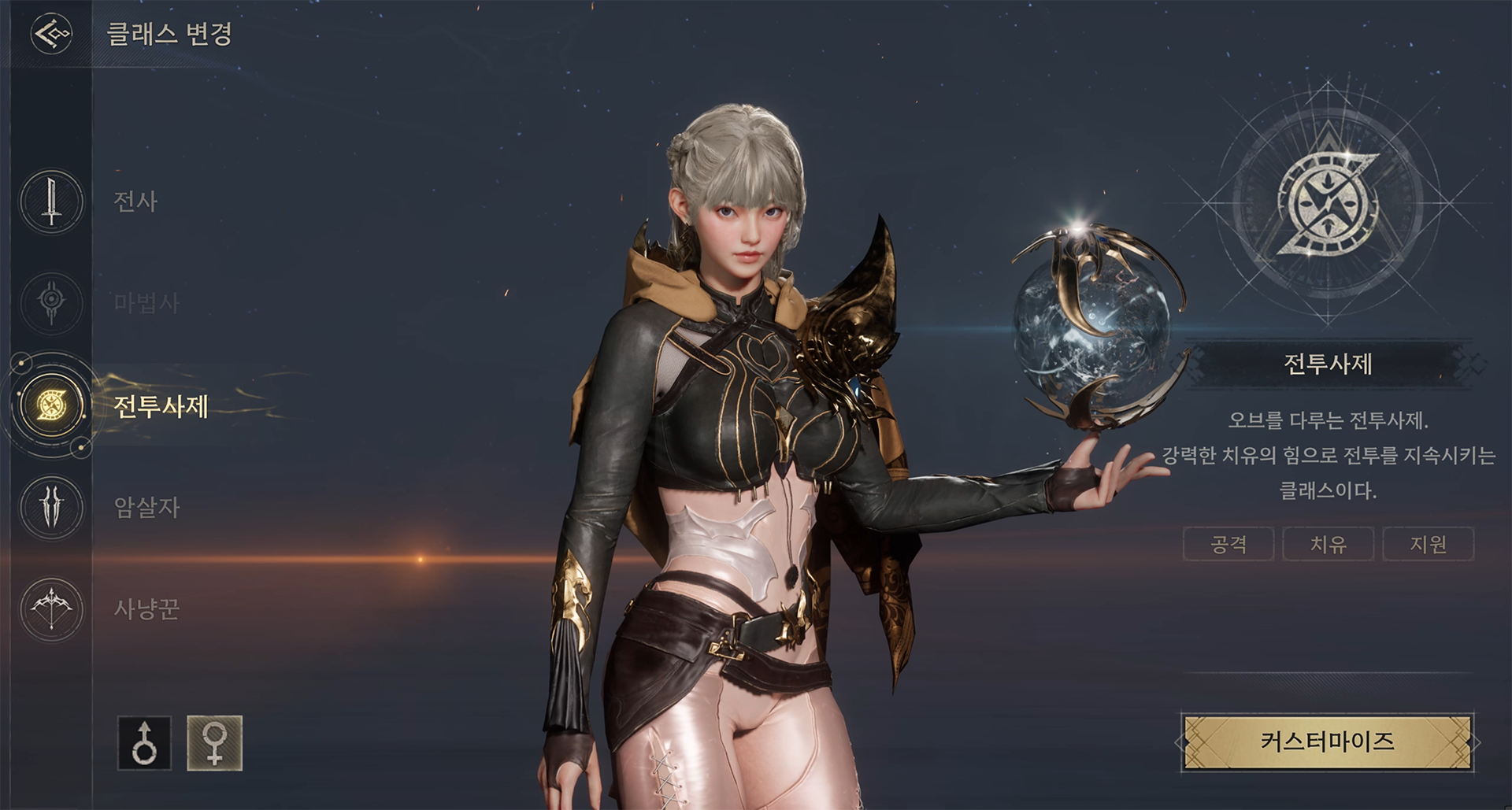The width and height of the screenshot is (1512, 810).
Task: Choose the 마법사 mage class
Action: (52, 302)
